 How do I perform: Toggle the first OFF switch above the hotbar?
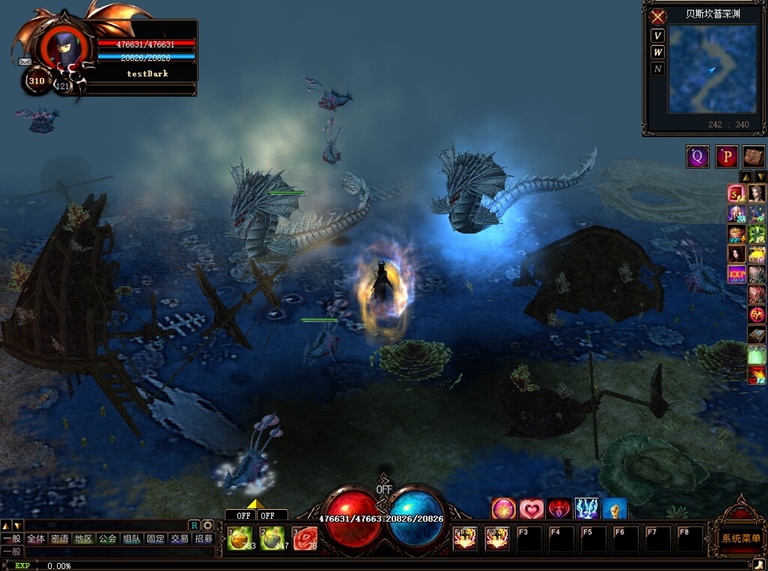pos(240,516)
